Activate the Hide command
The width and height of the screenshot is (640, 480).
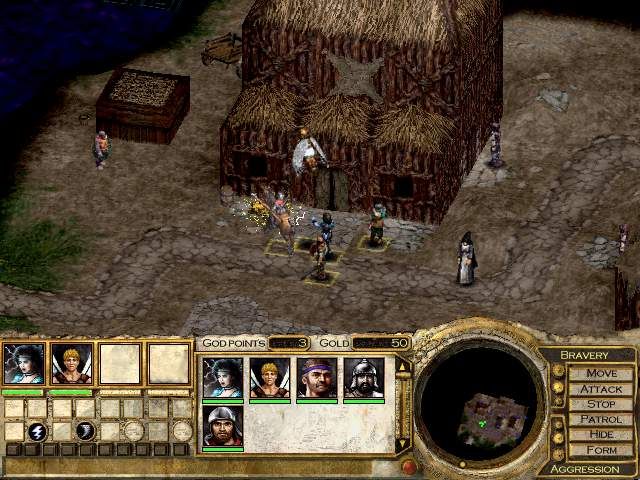601,434
